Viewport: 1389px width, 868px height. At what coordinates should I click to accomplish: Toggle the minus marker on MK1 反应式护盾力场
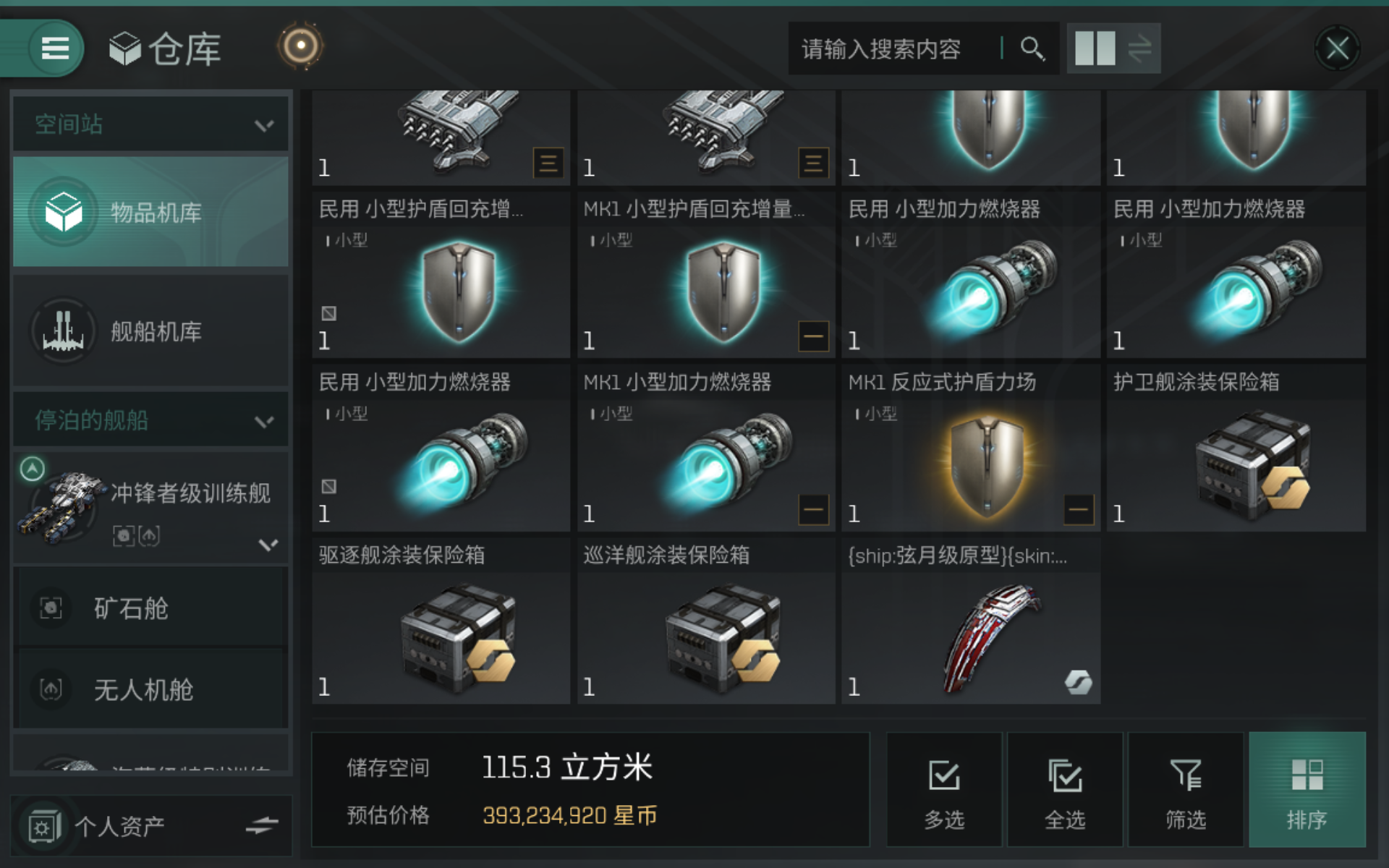[x=1078, y=509]
